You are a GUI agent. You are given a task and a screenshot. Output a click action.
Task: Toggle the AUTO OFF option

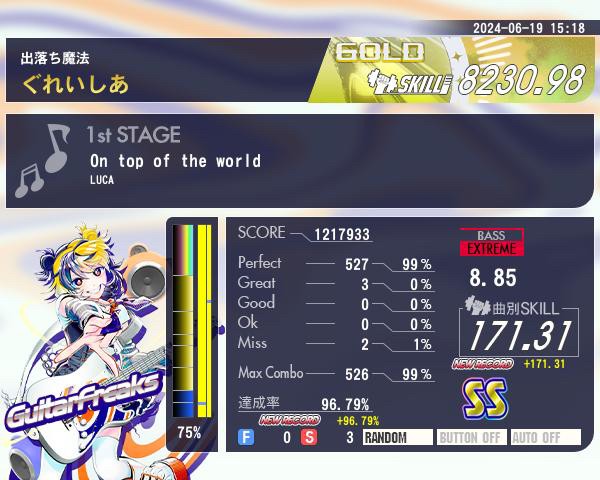[545, 437]
